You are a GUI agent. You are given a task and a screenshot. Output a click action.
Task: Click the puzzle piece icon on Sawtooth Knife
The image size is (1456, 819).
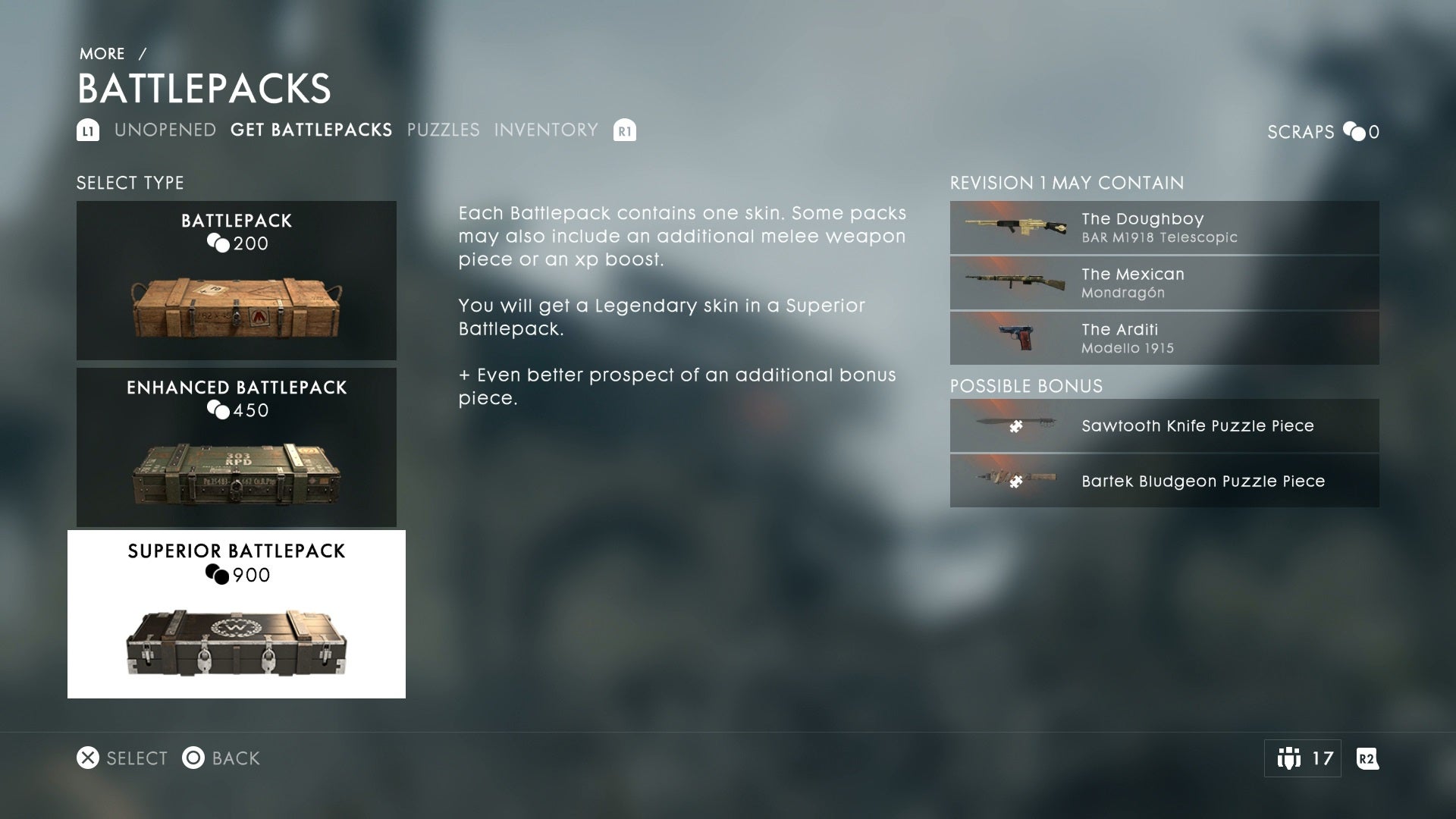tap(1016, 425)
